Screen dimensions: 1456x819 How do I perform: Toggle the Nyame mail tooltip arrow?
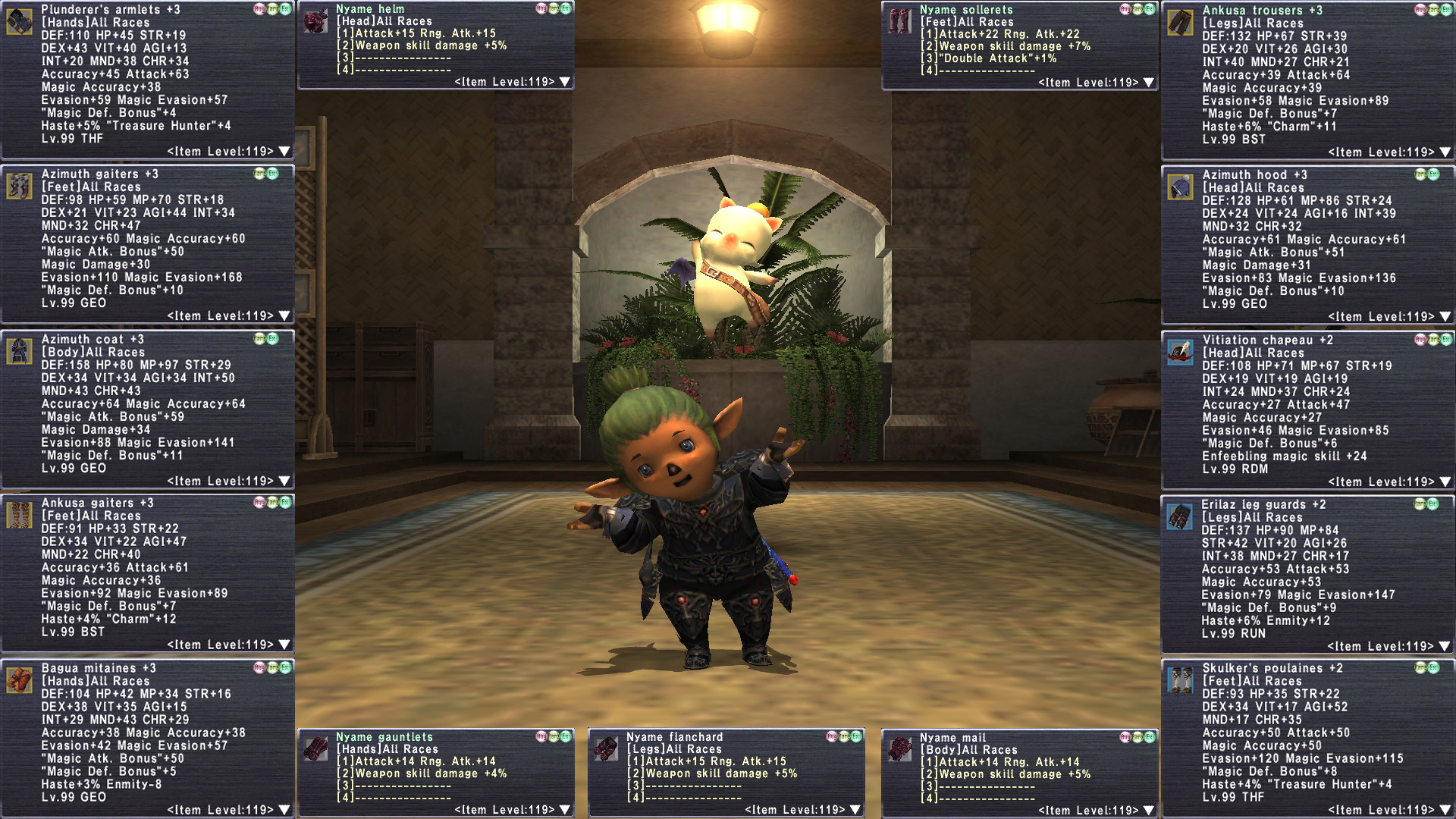[1148, 811]
